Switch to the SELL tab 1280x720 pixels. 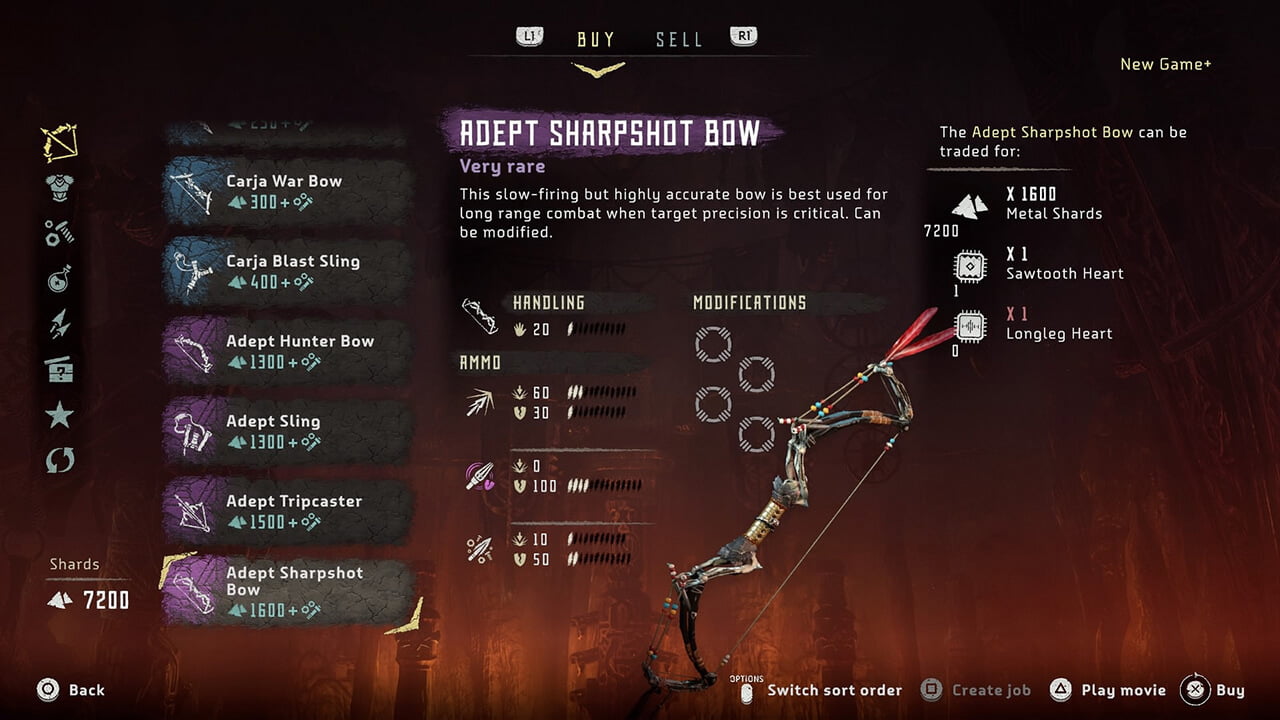pos(679,39)
